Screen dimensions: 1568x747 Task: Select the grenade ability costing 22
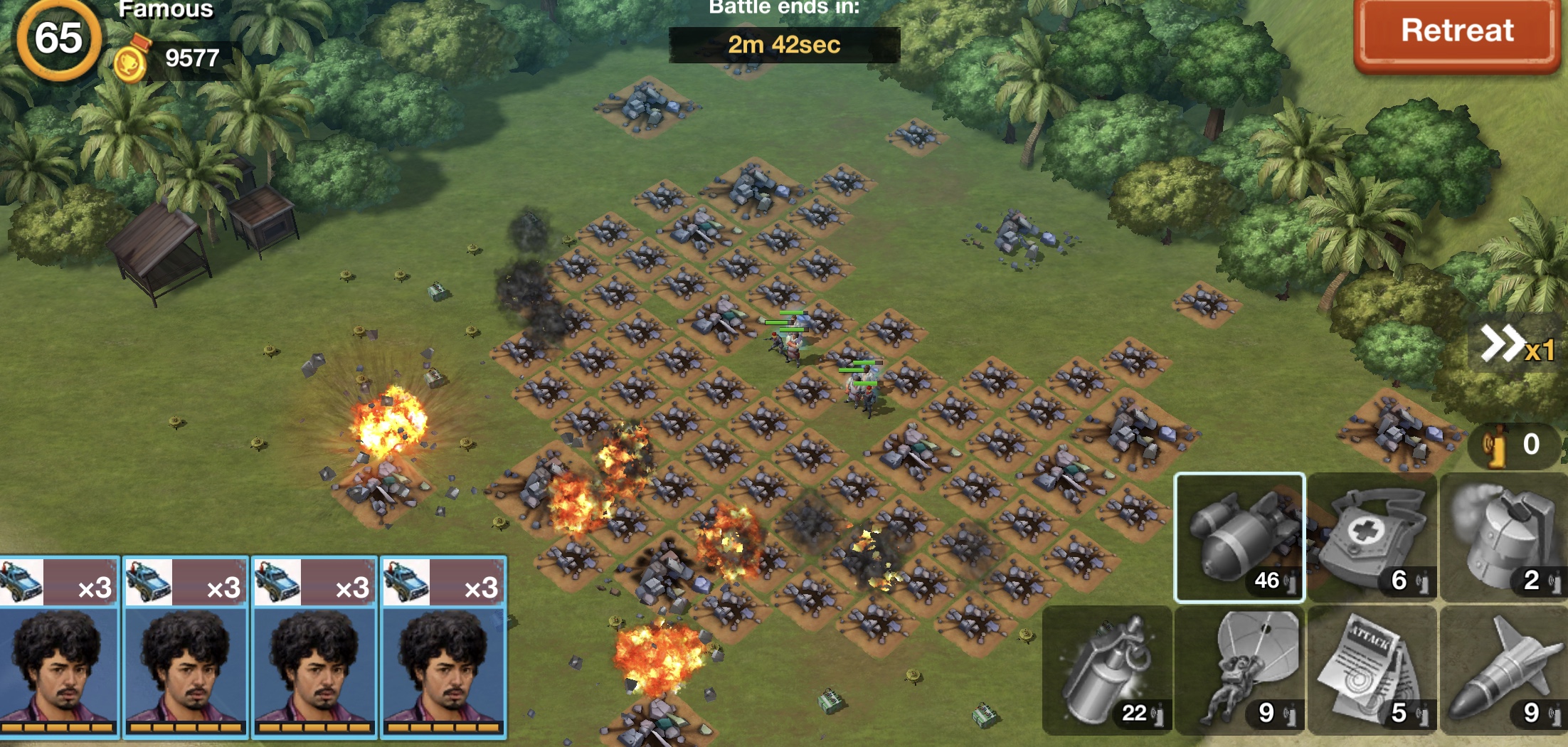1107,670
